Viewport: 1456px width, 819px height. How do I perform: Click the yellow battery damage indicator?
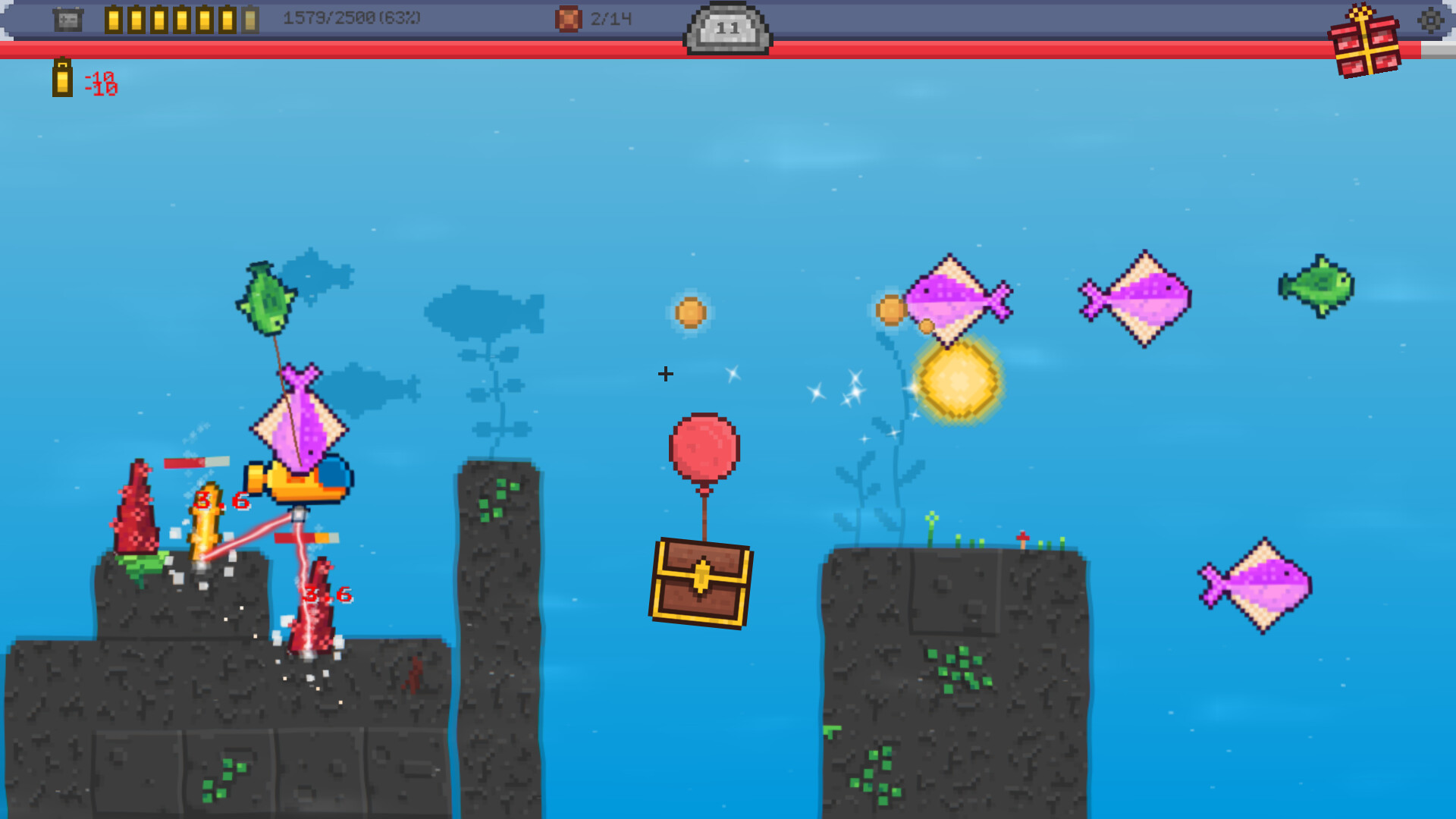click(x=63, y=80)
